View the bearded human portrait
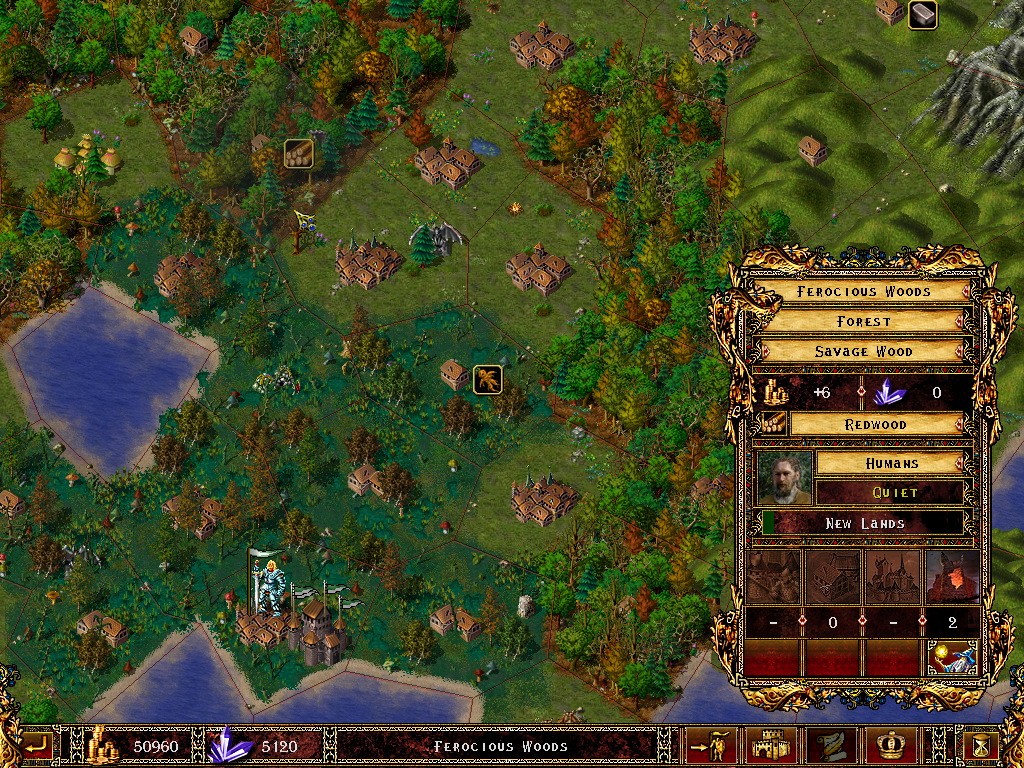The height and width of the screenshot is (768, 1024). click(x=784, y=477)
